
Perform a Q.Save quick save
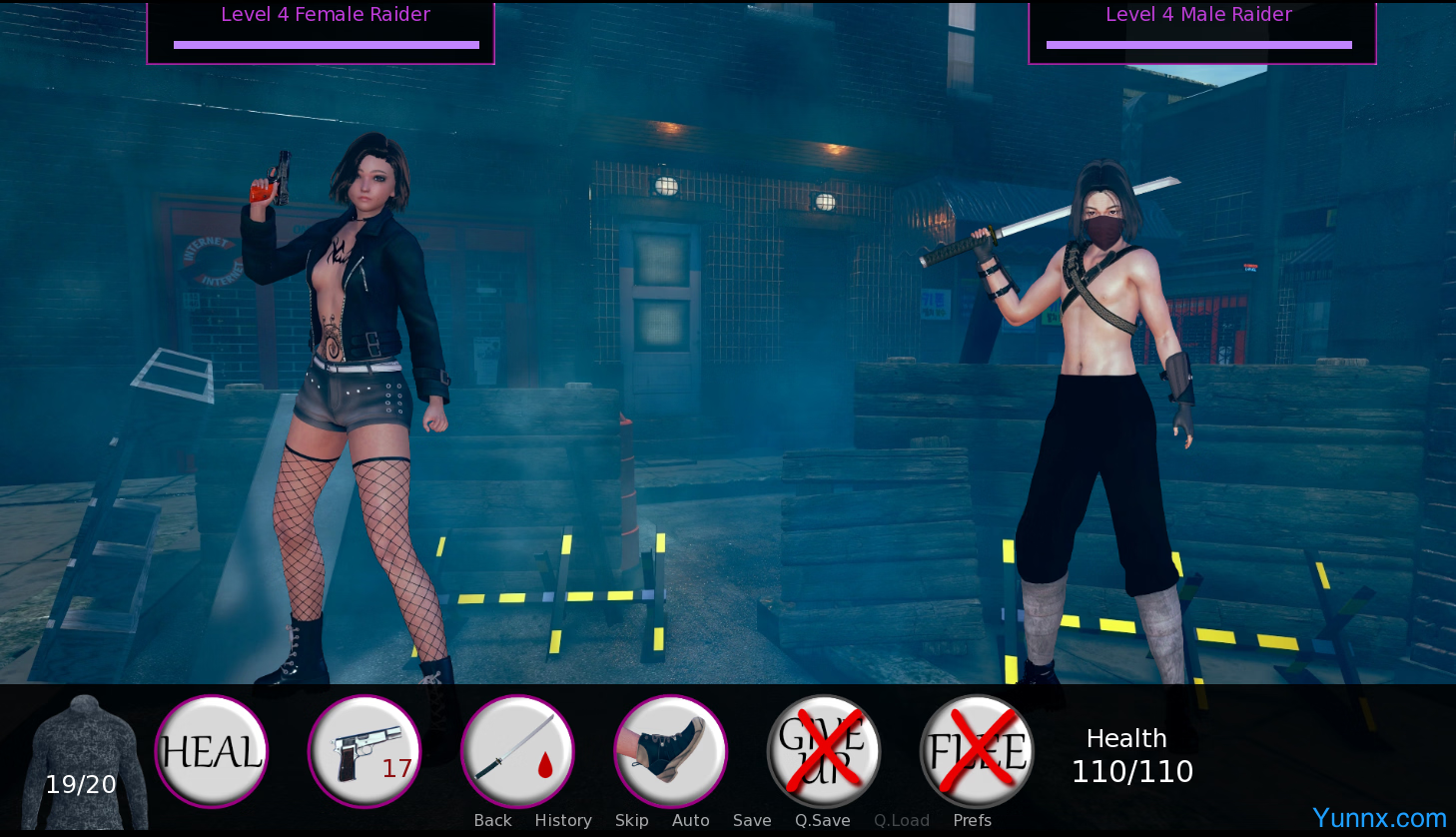pos(823,820)
